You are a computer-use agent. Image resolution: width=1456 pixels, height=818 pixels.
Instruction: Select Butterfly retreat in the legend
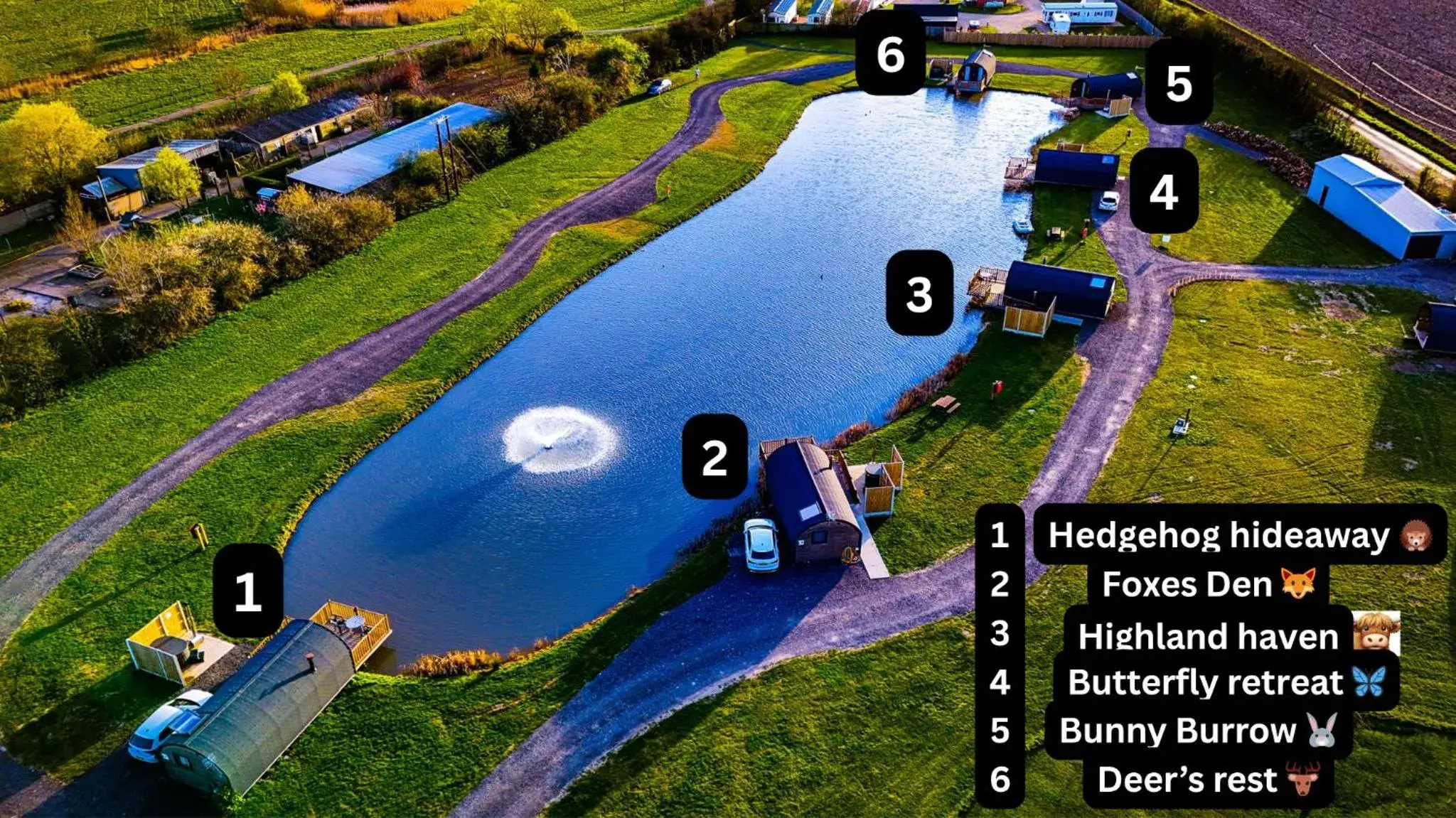pos(1225,682)
